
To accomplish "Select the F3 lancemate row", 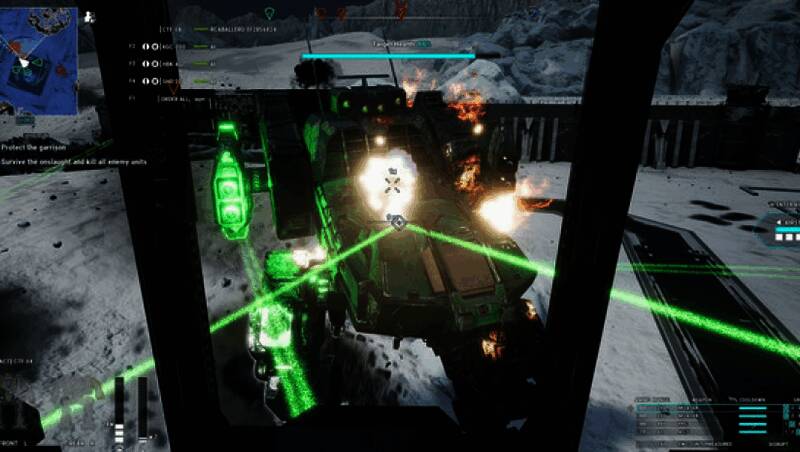I will tap(170, 64).
